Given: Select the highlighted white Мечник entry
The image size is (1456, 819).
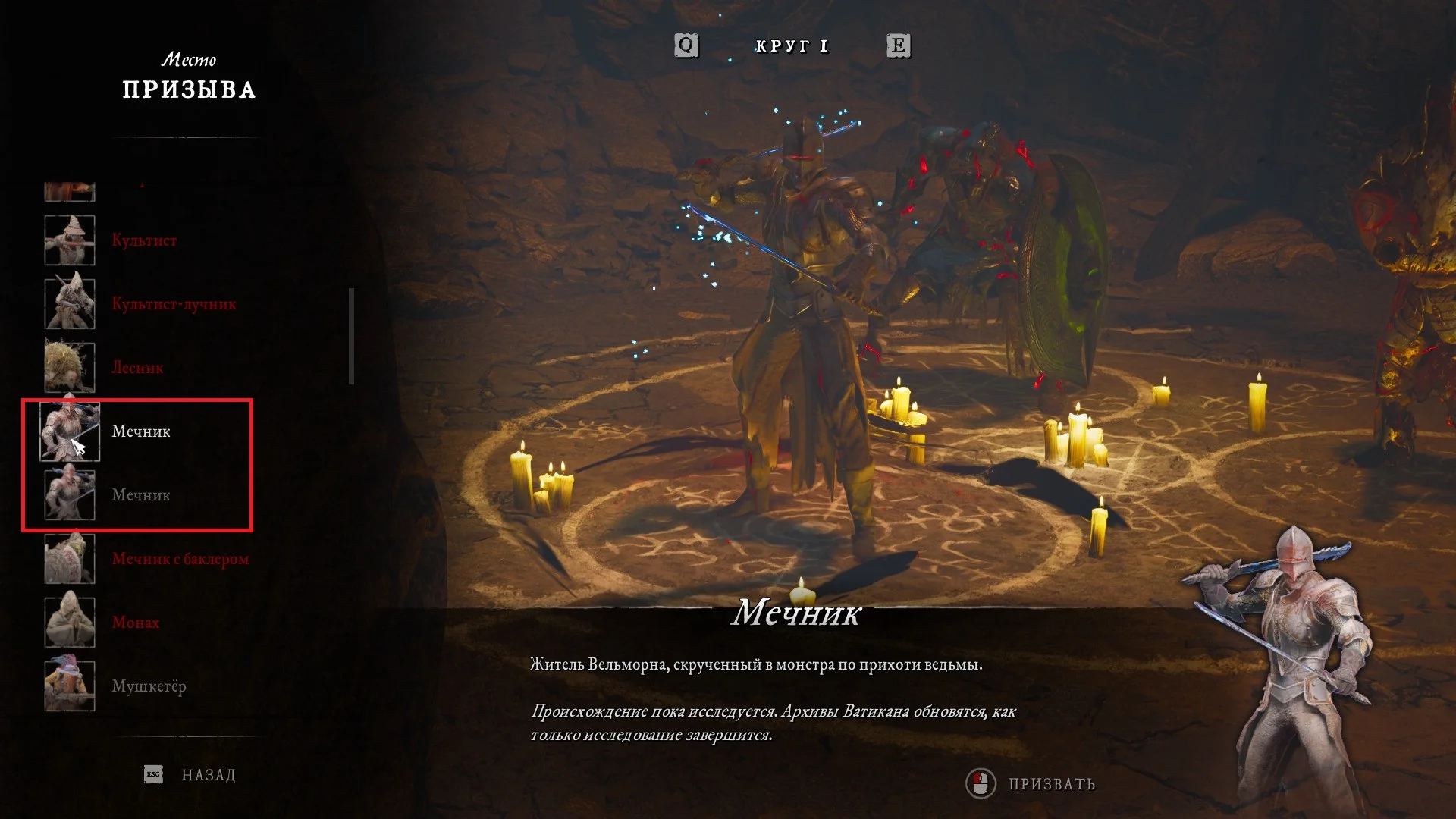Looking at the screenshot, I should [x=141, y=431].
